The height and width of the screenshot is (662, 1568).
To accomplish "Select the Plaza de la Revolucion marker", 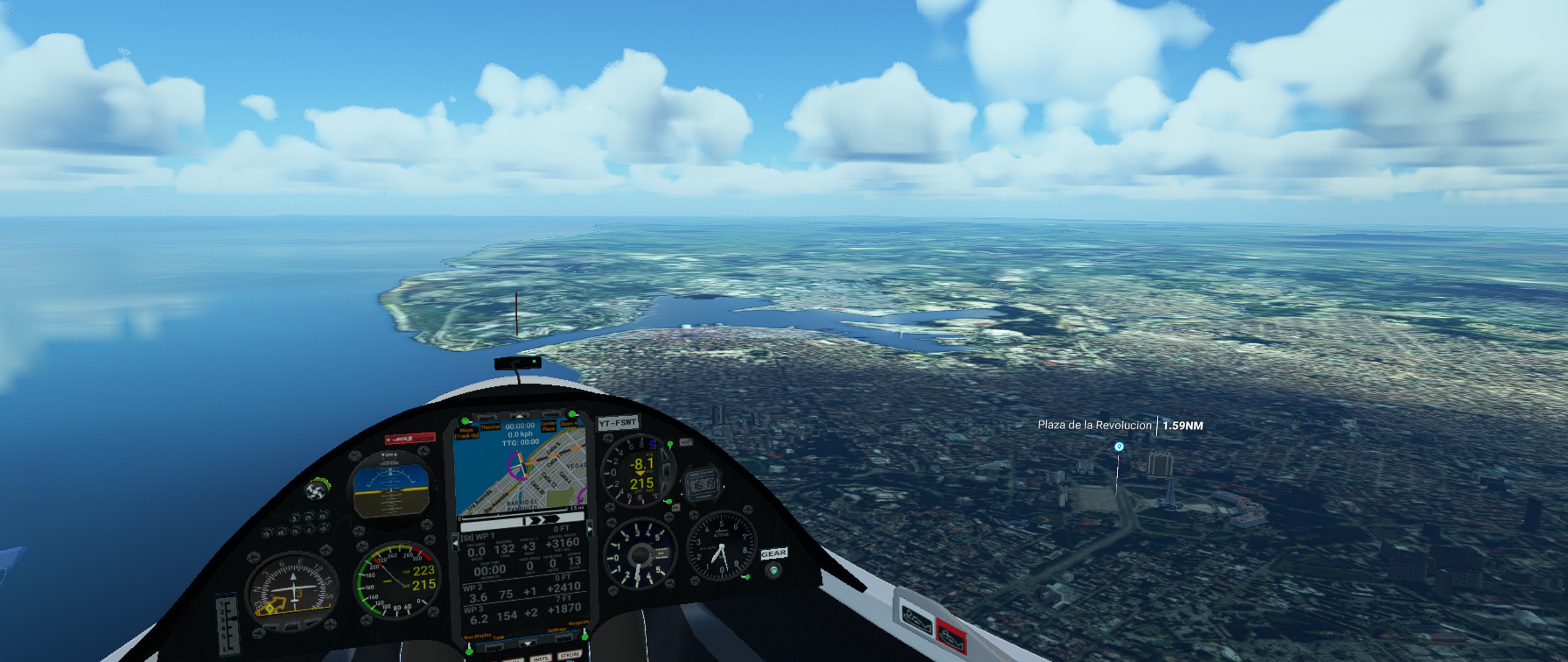I will tap(1119, 447).
